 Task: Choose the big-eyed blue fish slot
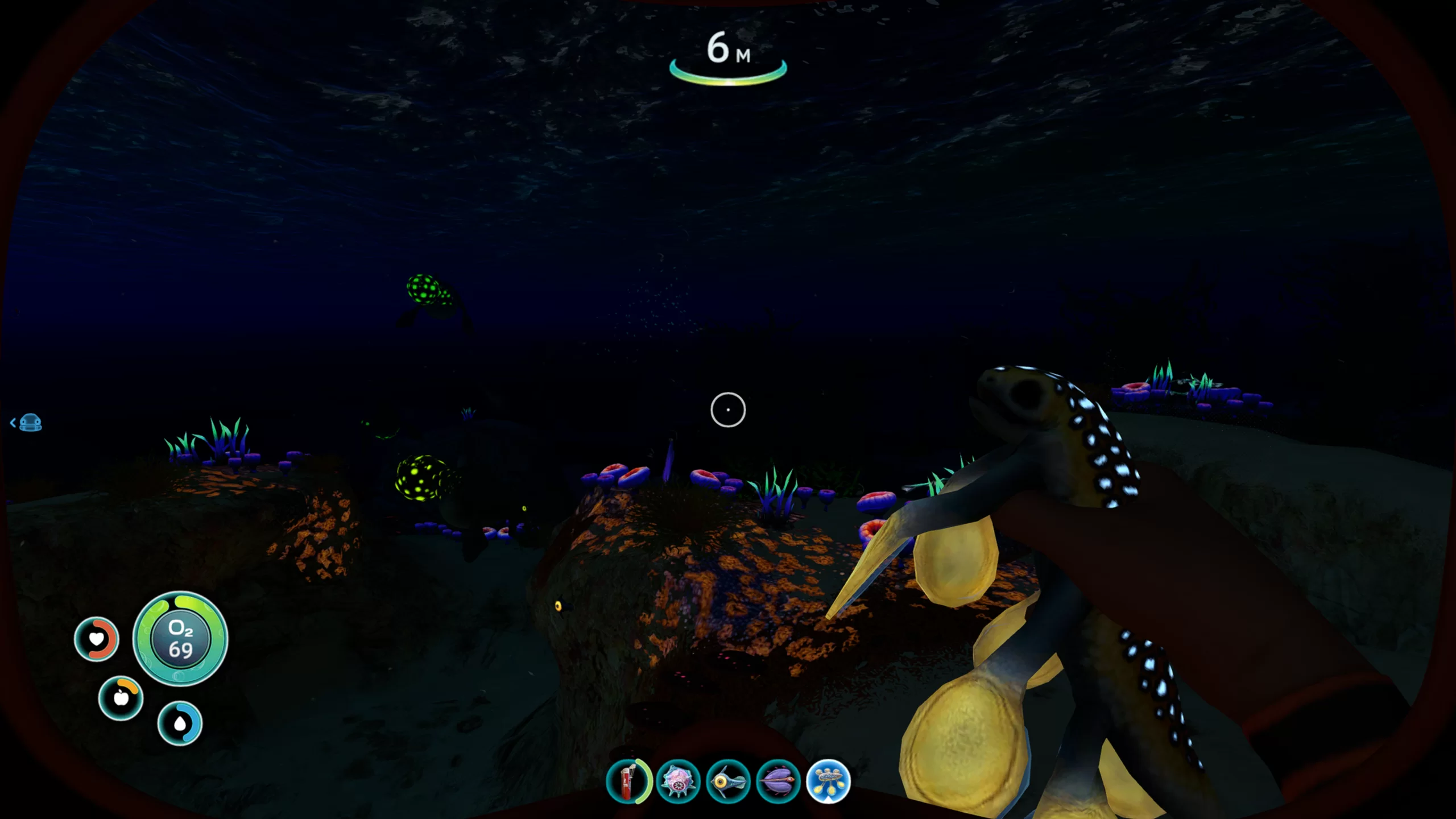[727, 781]
